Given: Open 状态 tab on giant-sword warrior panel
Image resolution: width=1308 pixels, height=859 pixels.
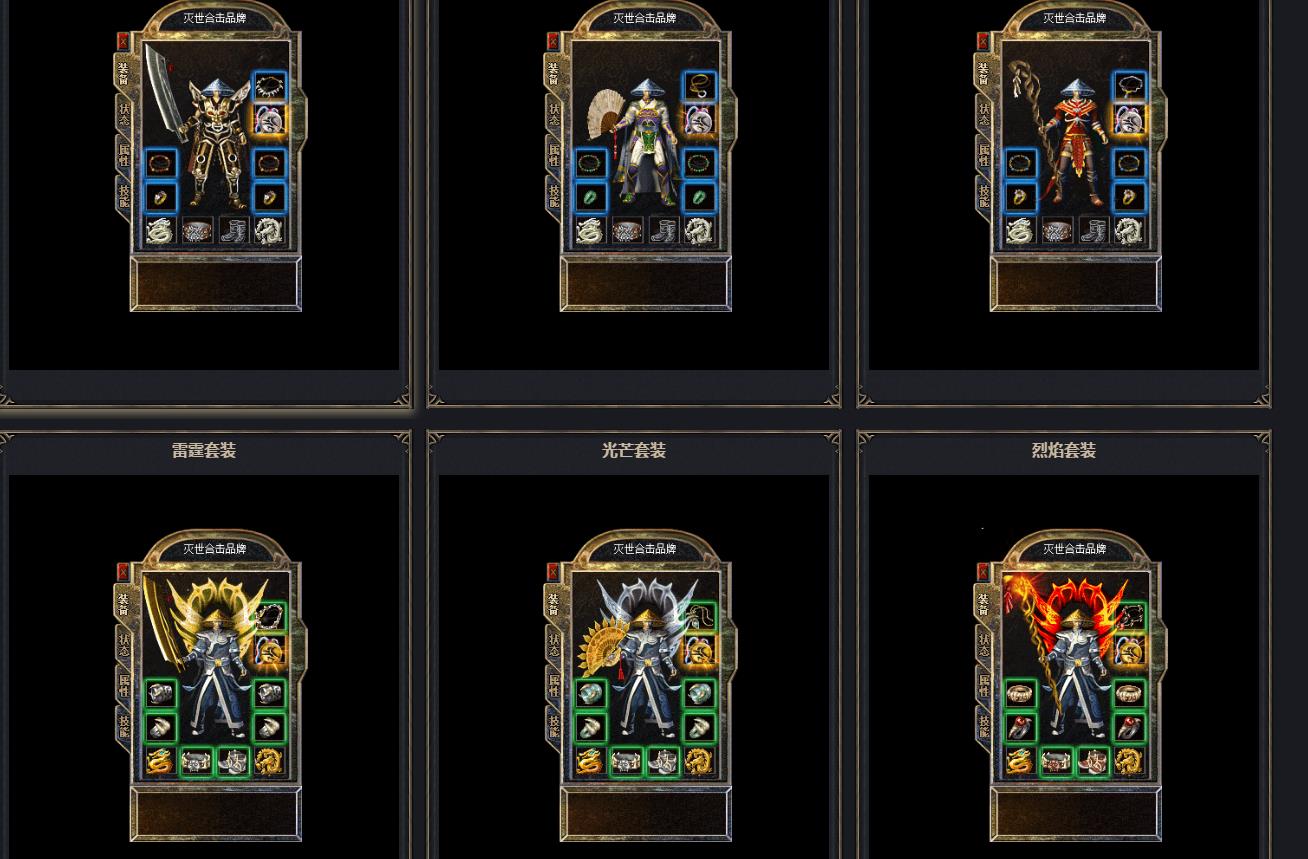Looking at the screenshot, I should point(124,114).
